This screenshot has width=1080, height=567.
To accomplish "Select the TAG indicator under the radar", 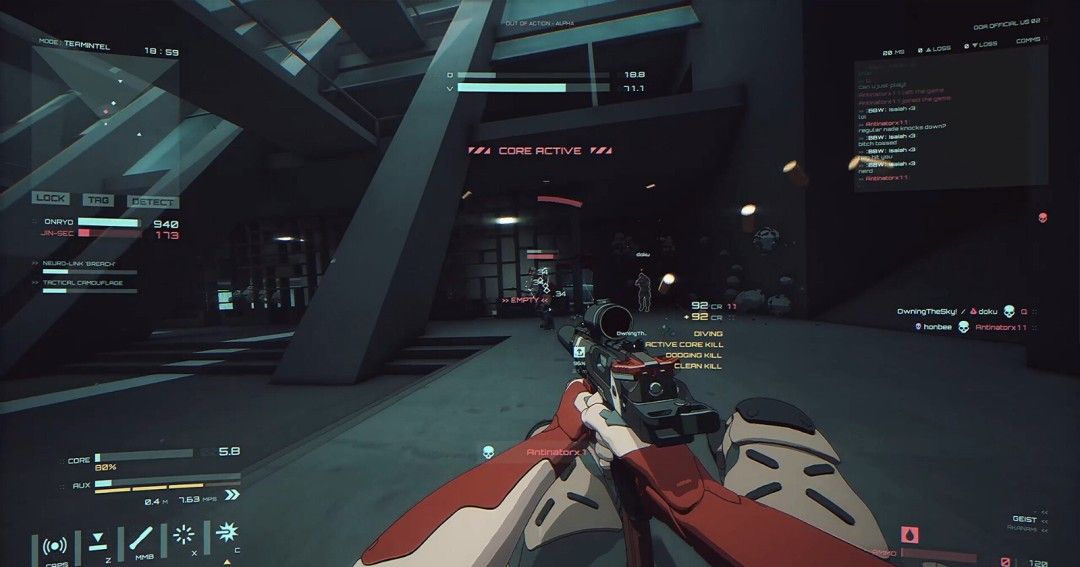I will [x=97, y=200].
